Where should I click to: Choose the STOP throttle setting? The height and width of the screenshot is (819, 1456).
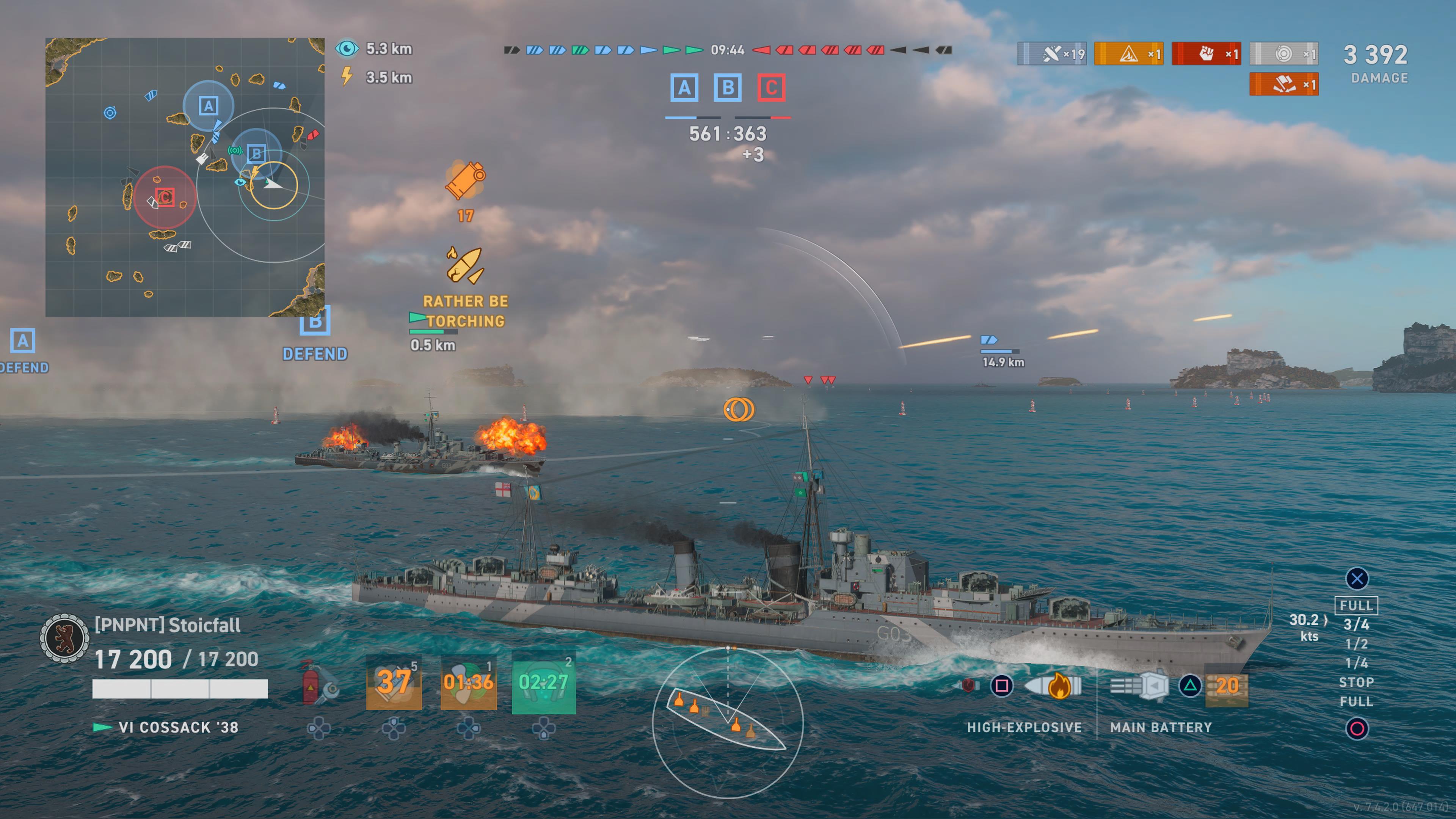click(1356, 682)
